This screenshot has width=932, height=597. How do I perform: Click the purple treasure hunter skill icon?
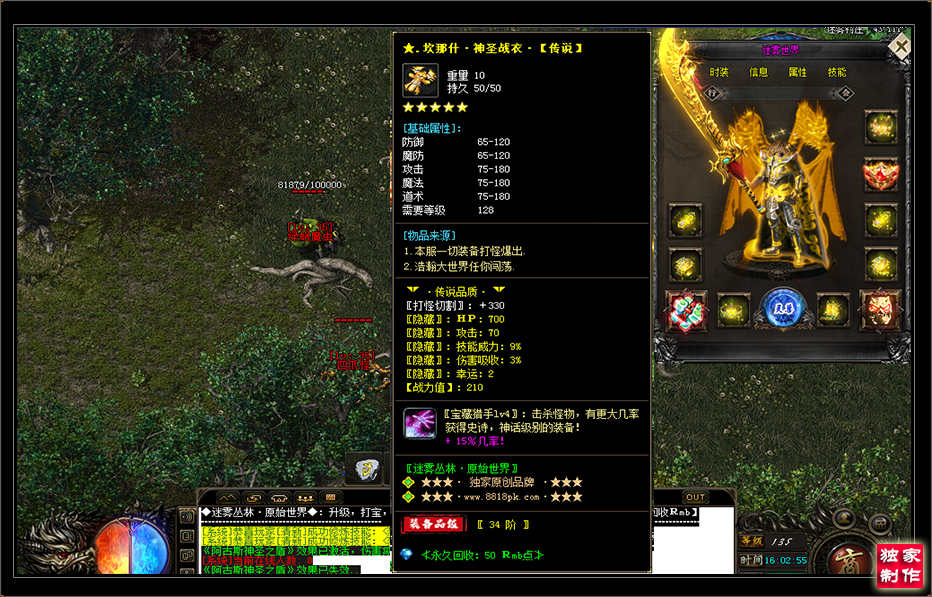(420, 424)
